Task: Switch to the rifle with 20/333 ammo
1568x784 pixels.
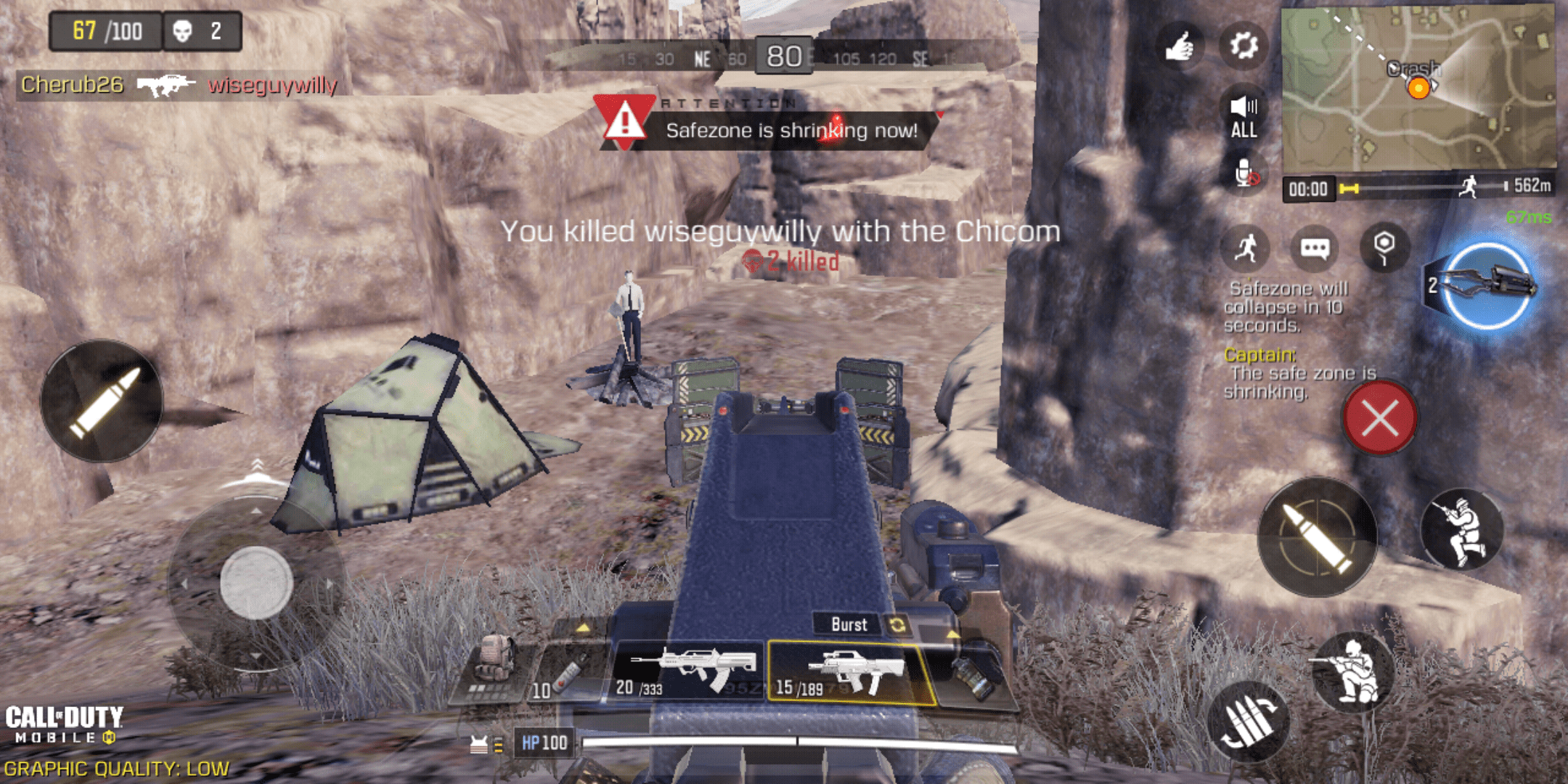Action: pyautogui.click(x=686, y=671)
